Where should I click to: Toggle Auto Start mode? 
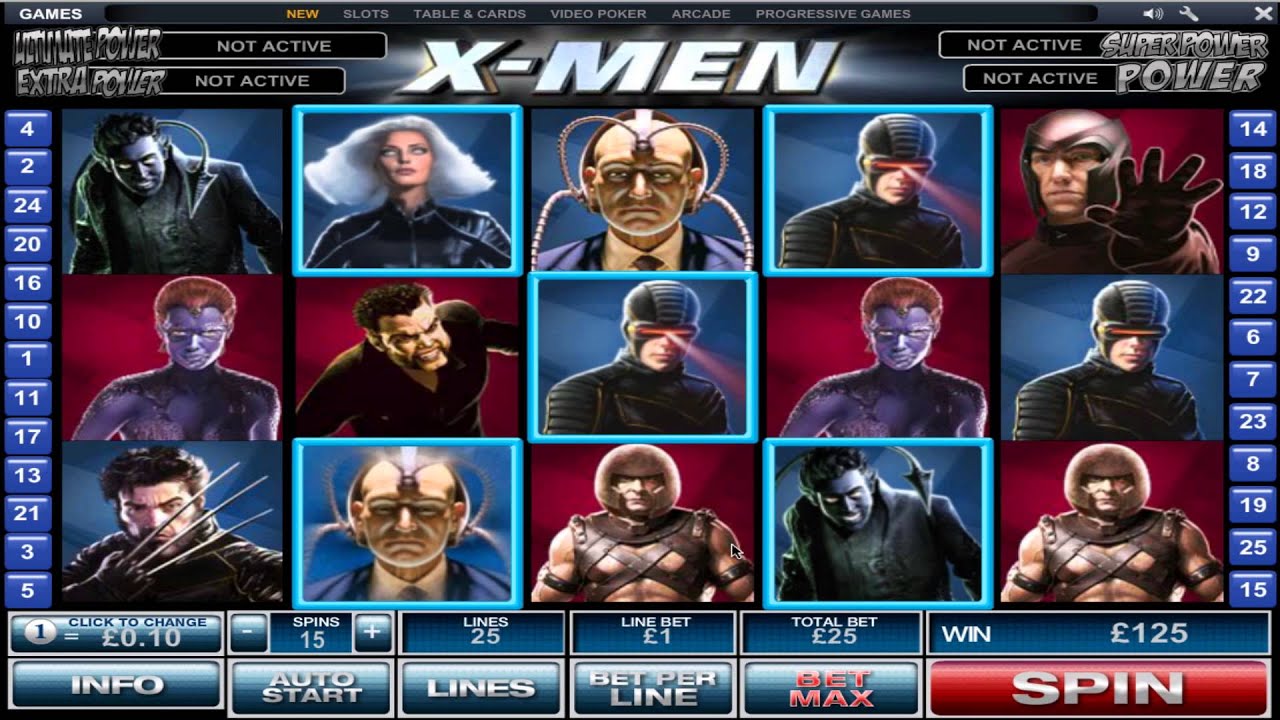(x=309, y=686)
